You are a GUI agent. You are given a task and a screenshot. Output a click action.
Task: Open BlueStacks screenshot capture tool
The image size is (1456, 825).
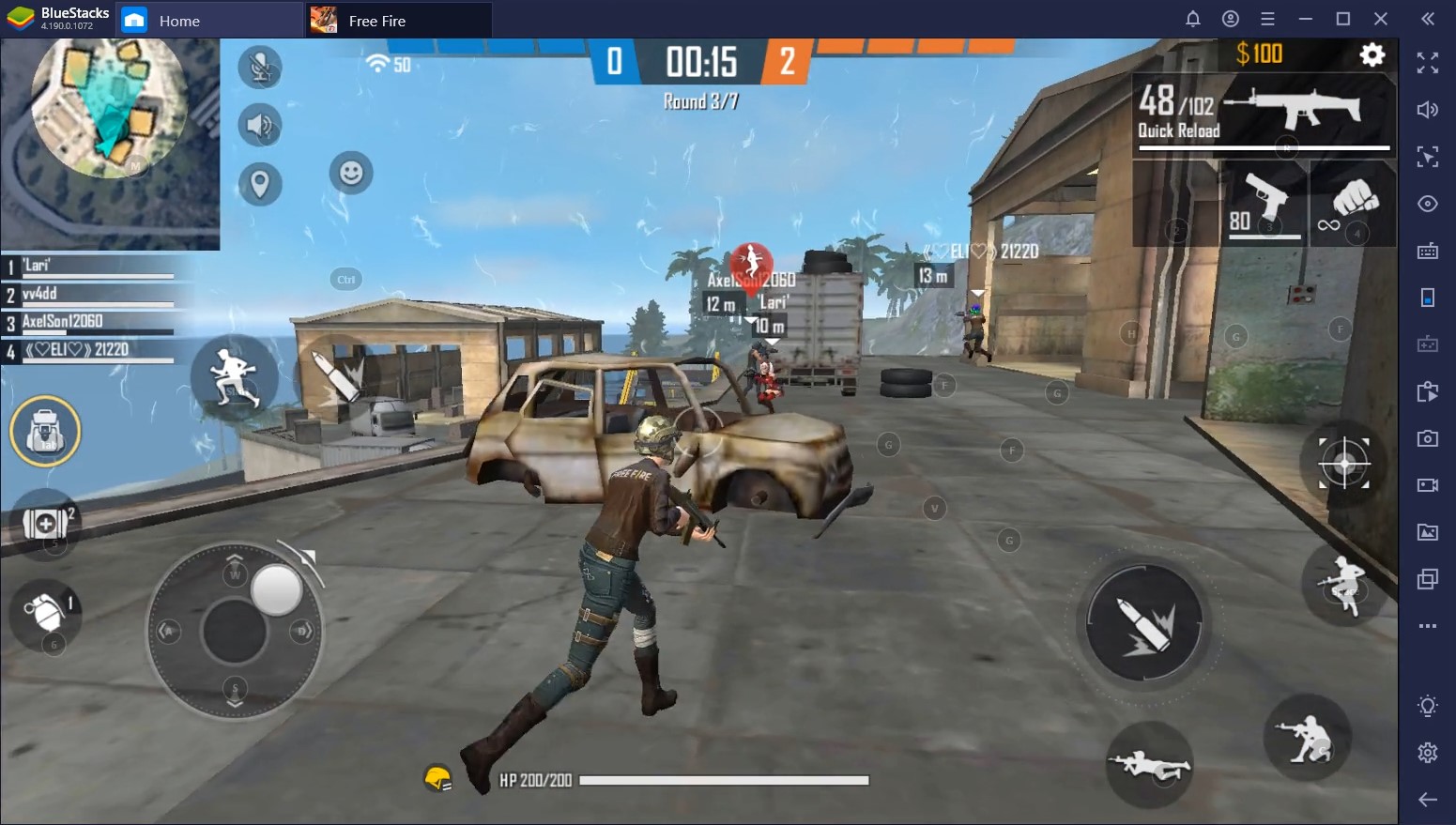1428,438
